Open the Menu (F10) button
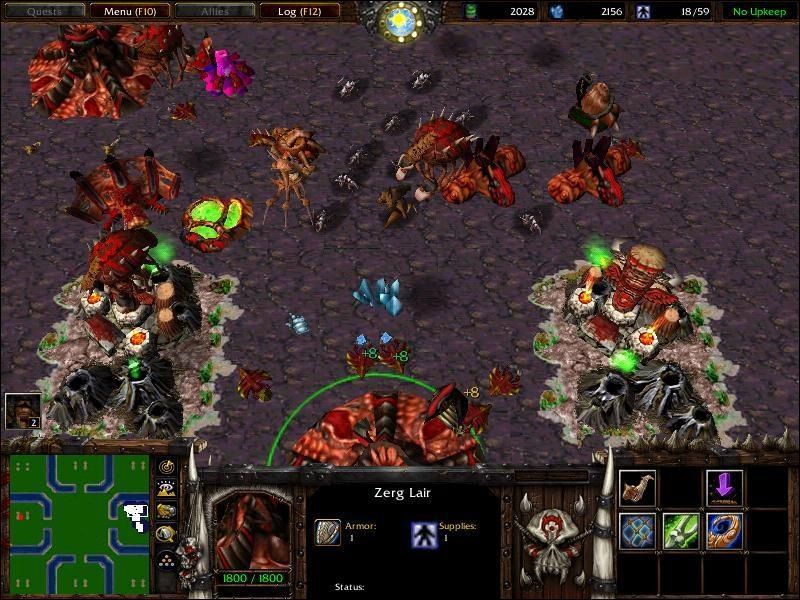Screen dimensions: 800x600 tap(129, 12)
